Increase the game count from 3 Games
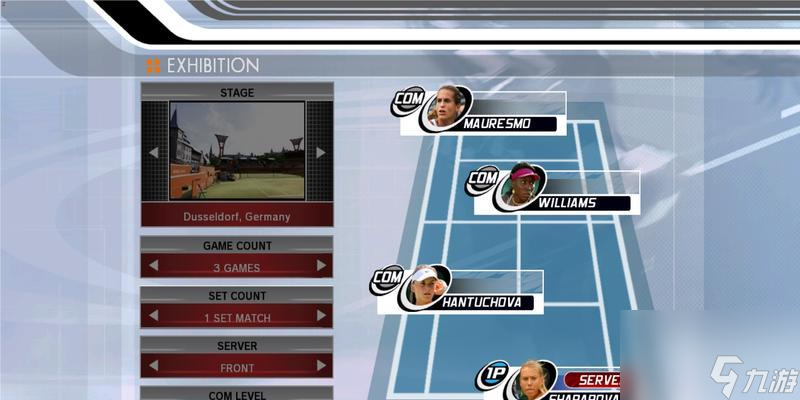This screenshot has width=800, height=400. point(321,266)
